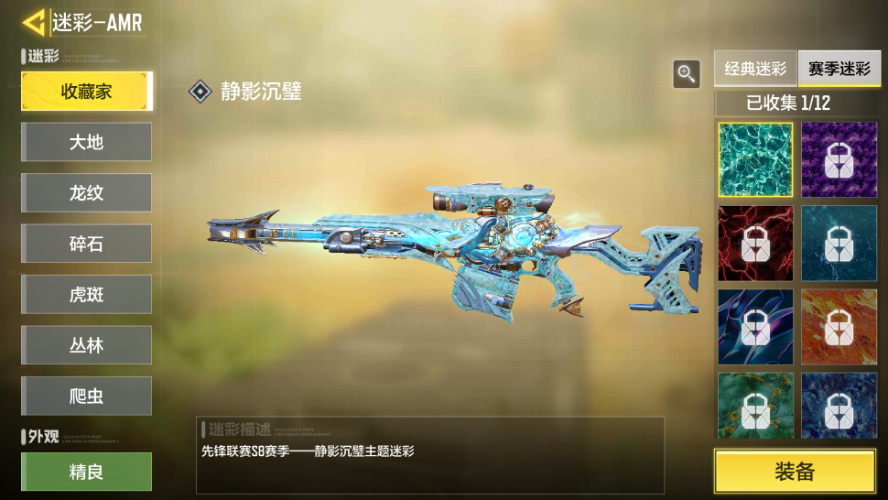The width and height of the screenshot is (888, 500).
Task: Go back using the yellow arrow button
Action: pyautogui.click(x=35, y=22)
